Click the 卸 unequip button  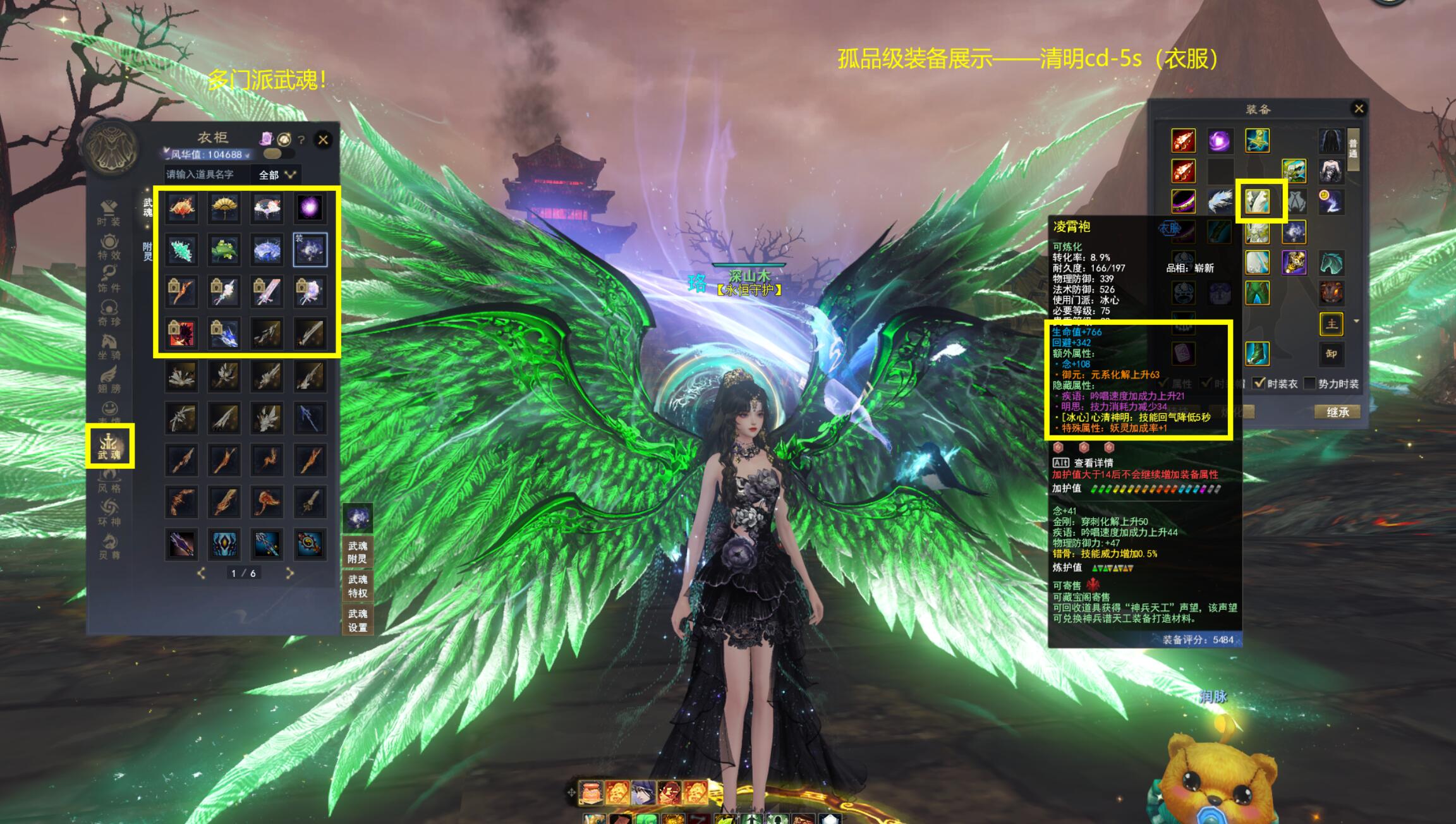[1331, 354]
